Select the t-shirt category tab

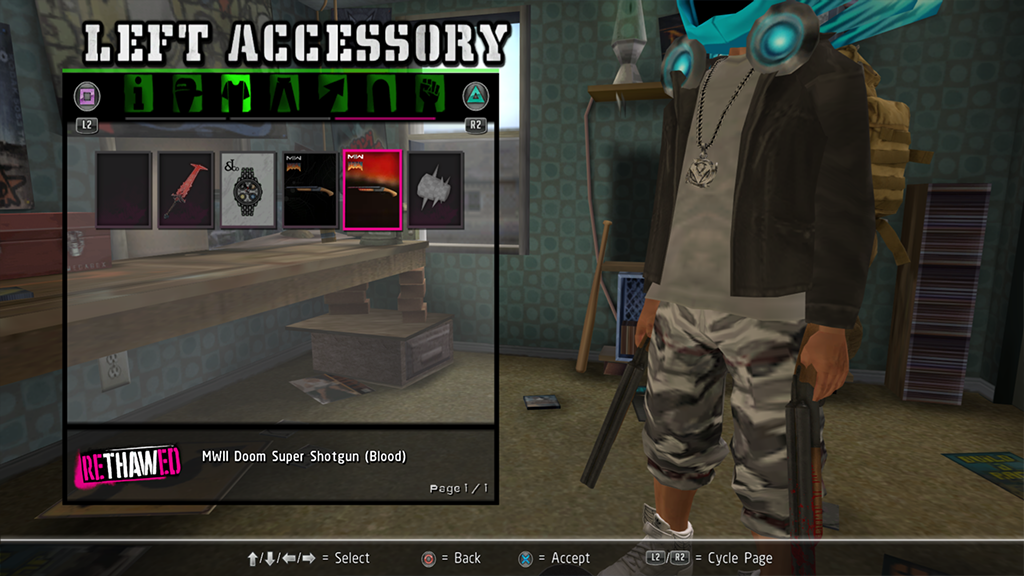click(237, 95)
